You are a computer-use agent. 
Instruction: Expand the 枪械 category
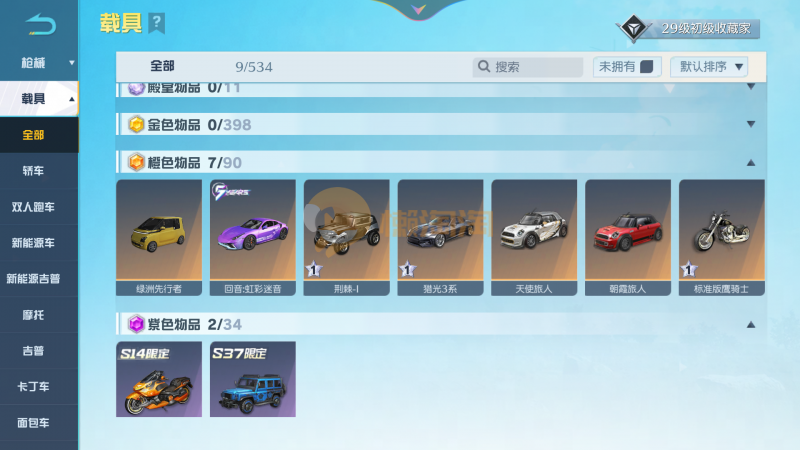coord(40,62)
